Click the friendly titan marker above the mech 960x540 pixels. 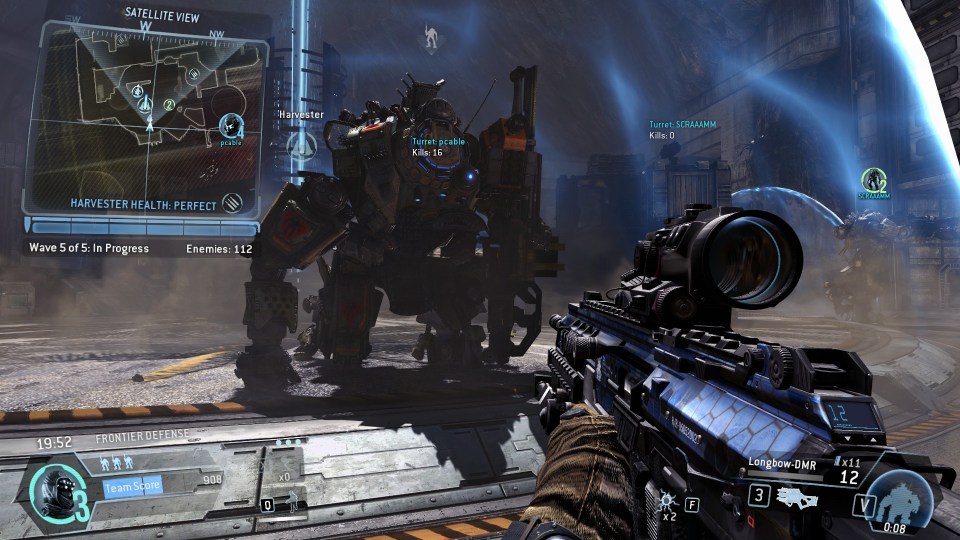coord(431,38)
